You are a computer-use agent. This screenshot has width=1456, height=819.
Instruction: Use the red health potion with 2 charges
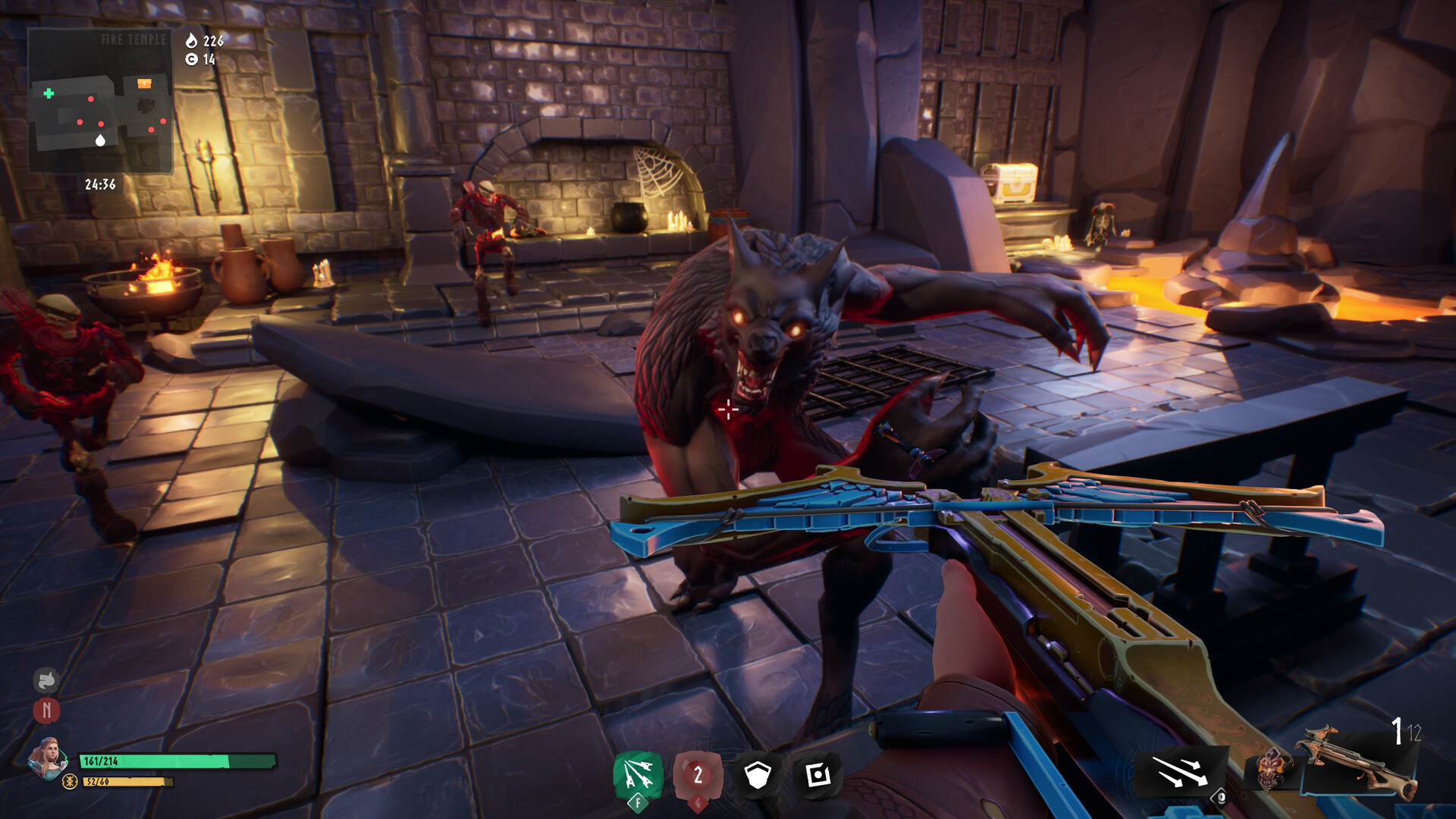[x=695, y=776]
